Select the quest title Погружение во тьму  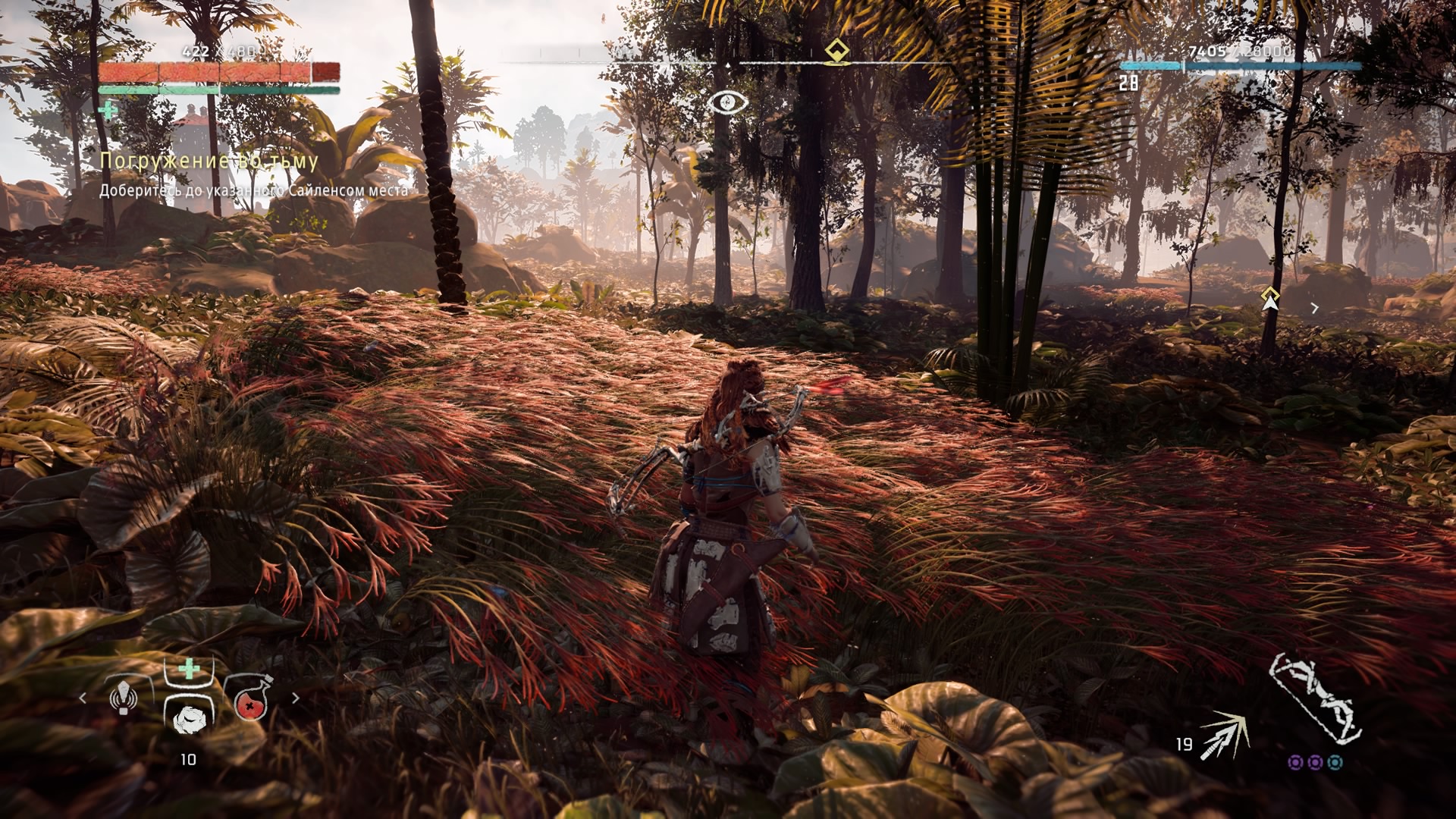(x=209, y=161)
